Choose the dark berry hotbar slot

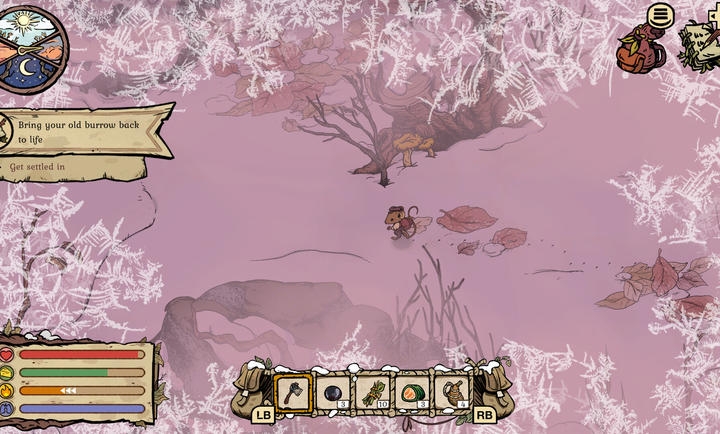[333, 393]
